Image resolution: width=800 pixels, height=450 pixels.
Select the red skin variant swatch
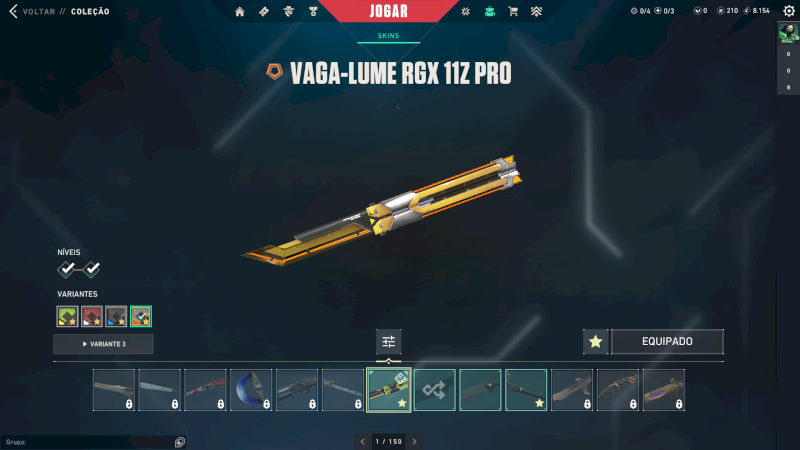92,317
